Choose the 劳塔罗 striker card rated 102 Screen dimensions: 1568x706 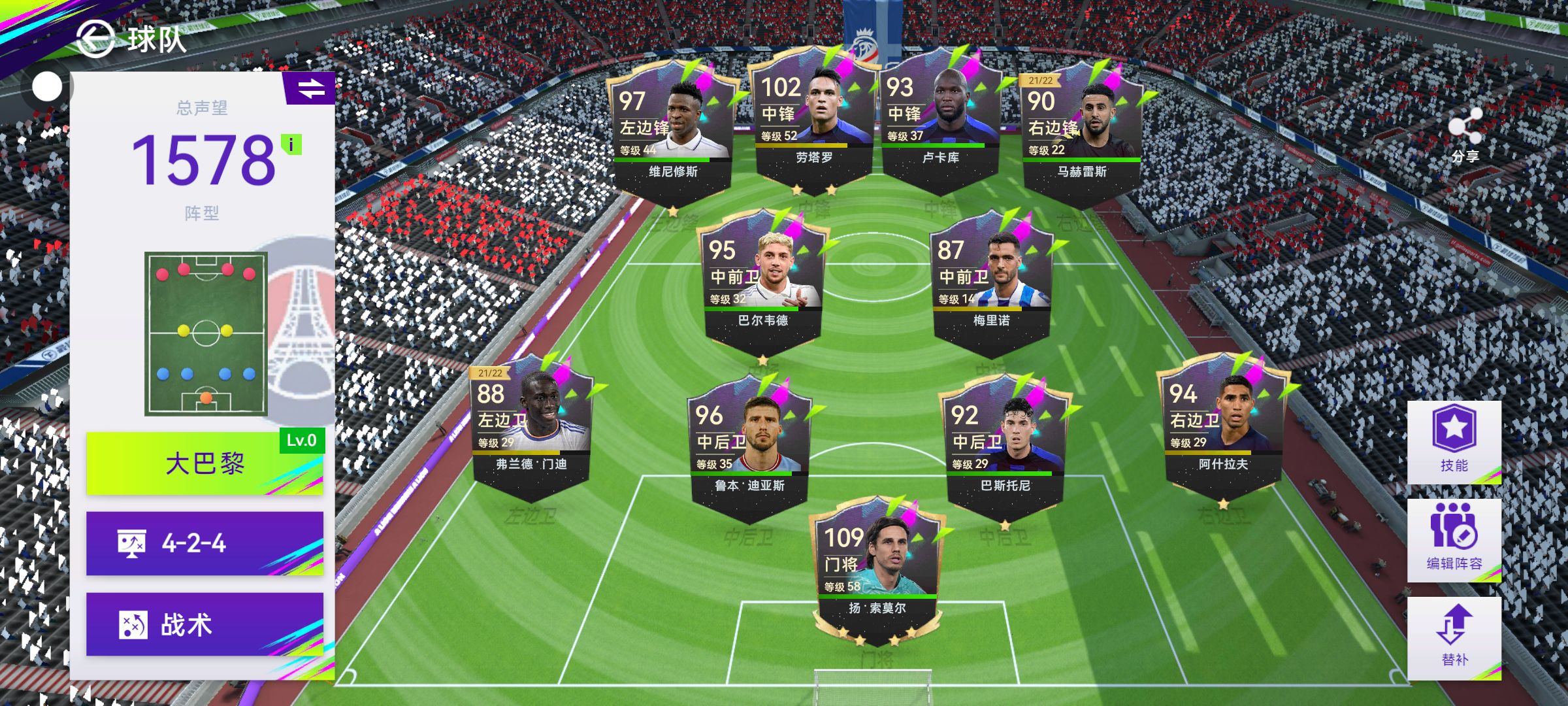click(814, 118)
